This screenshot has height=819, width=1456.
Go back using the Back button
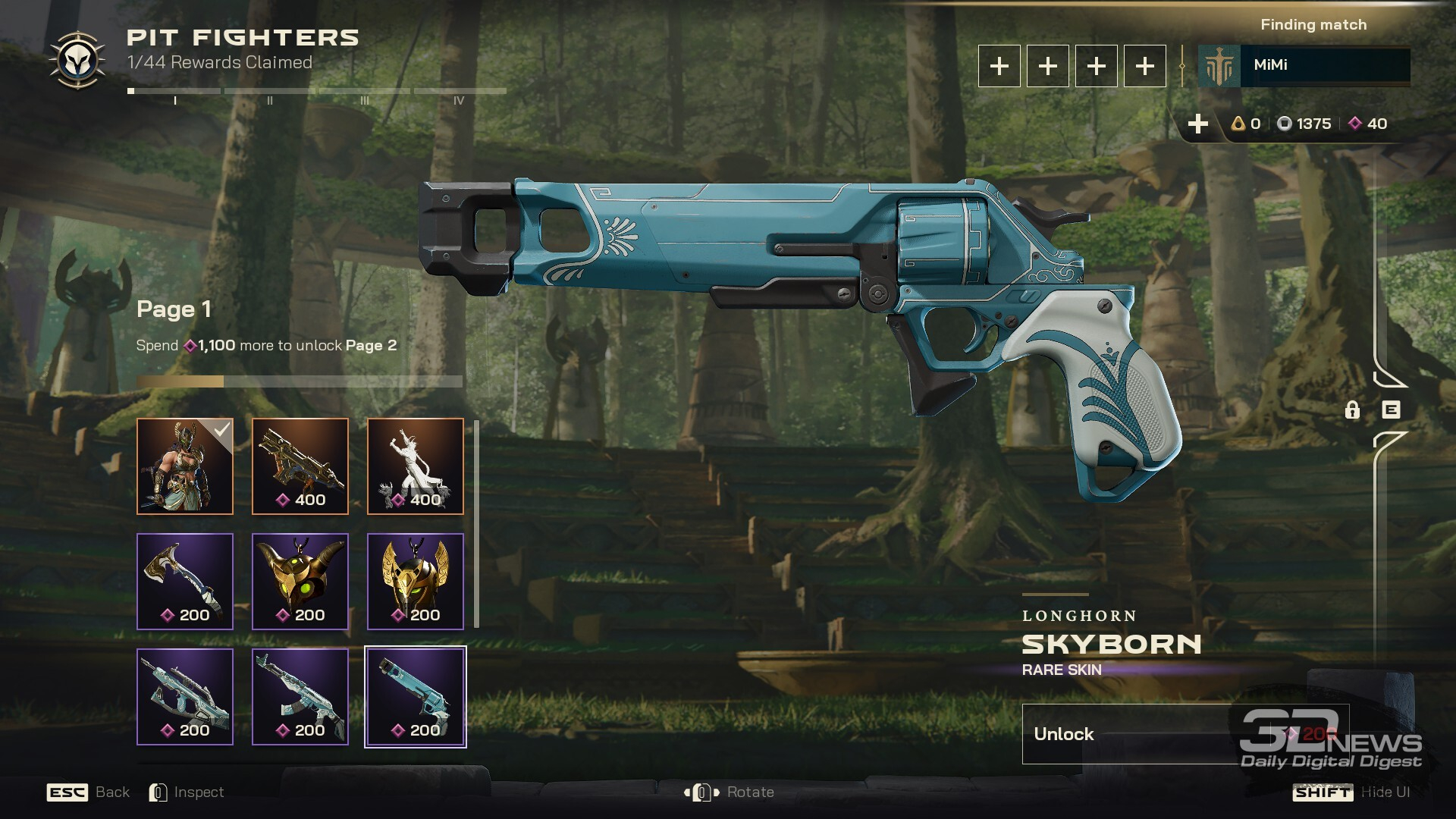[89, 792]
